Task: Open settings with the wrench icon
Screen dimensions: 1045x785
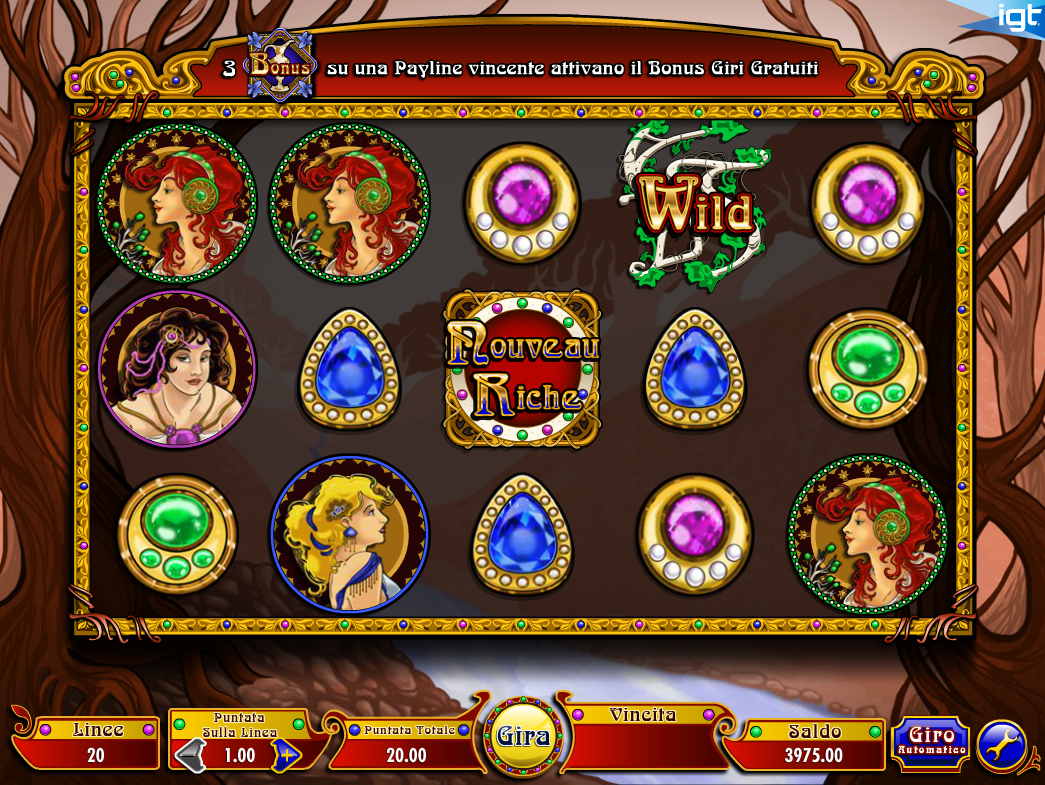Action: click(x=1001, y=746)
